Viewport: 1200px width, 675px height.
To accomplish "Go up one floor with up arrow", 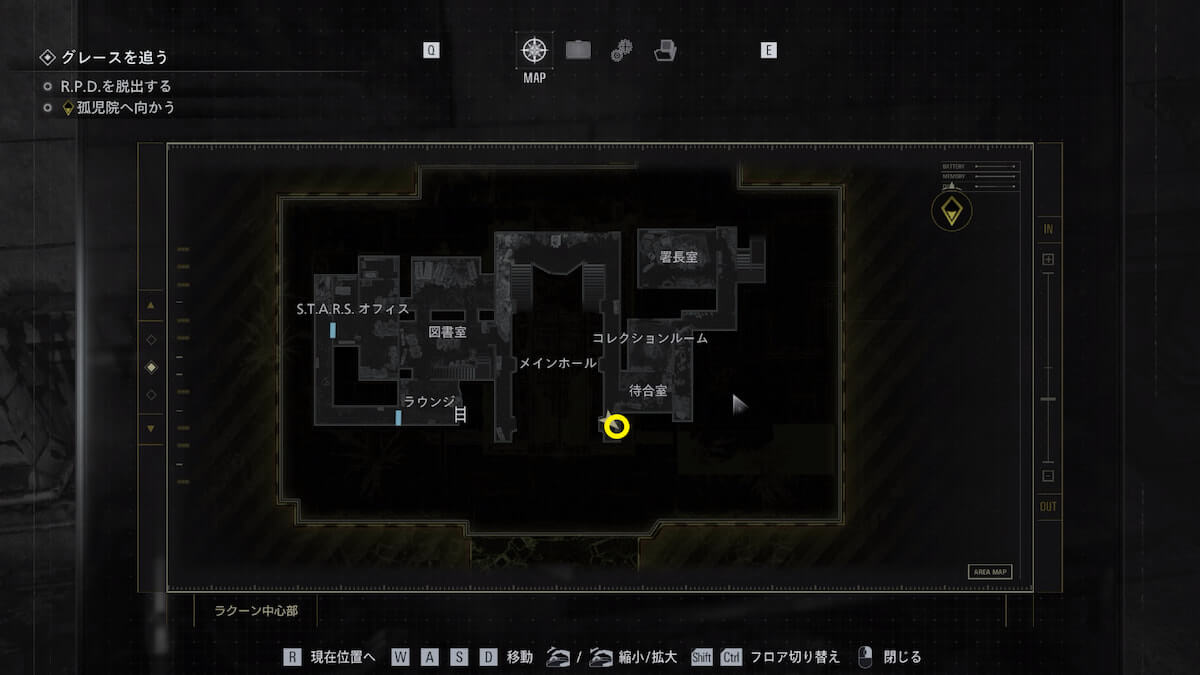I will pyautogui.click(x=151, y=305).
